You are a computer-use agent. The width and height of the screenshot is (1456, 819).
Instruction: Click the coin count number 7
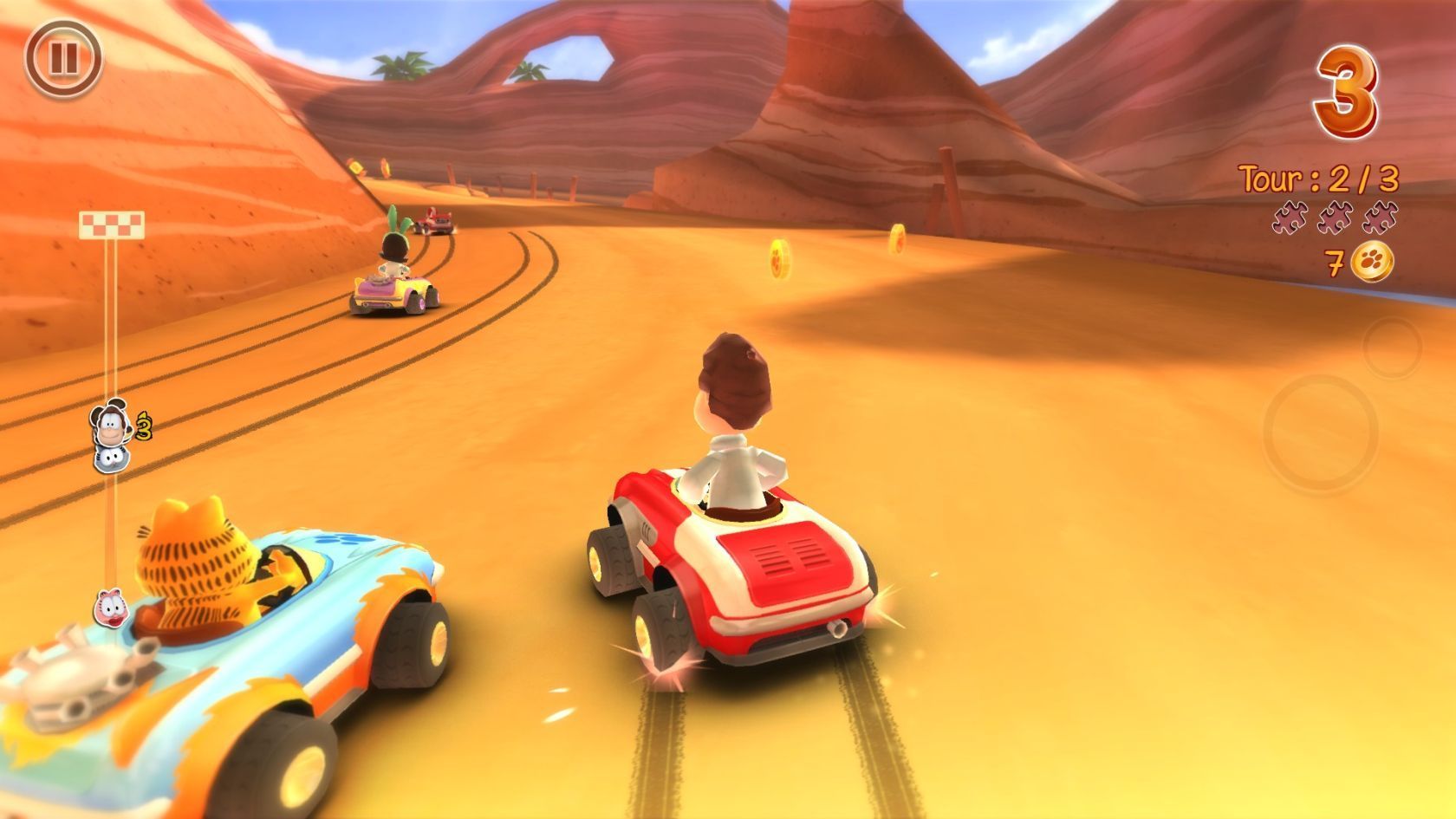pos(1335,262)
